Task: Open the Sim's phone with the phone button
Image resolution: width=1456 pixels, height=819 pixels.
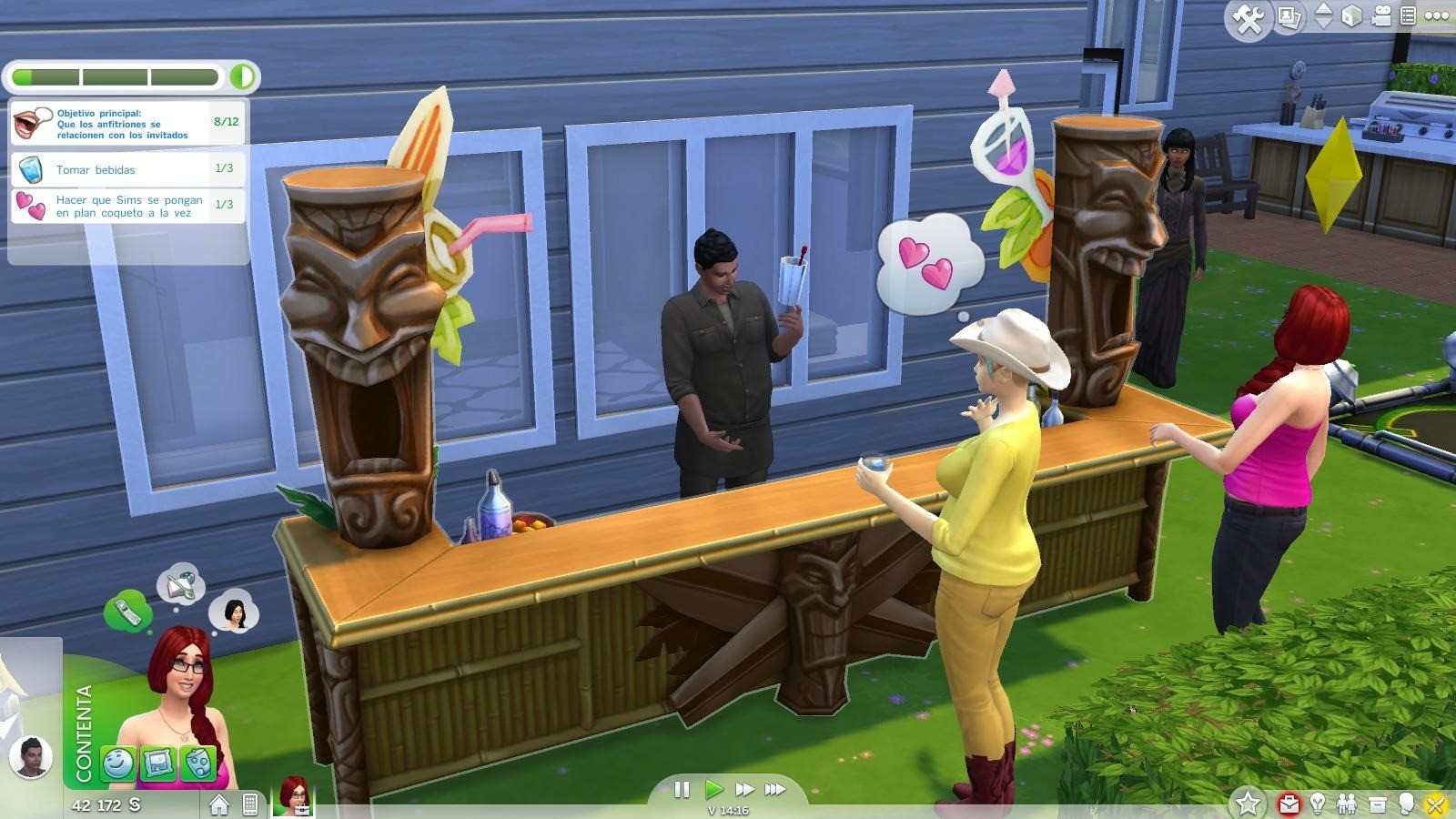Action: tap(250, 804)
